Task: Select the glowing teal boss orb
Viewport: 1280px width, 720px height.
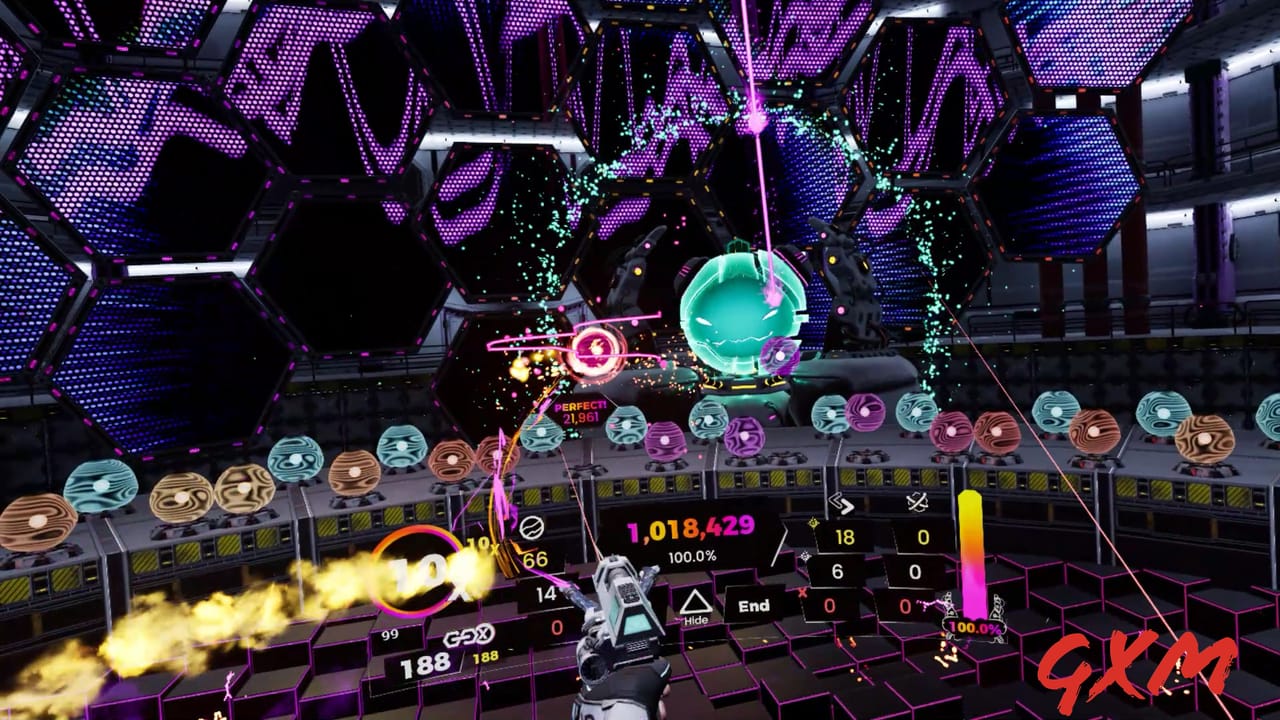Action: (740, 310)
